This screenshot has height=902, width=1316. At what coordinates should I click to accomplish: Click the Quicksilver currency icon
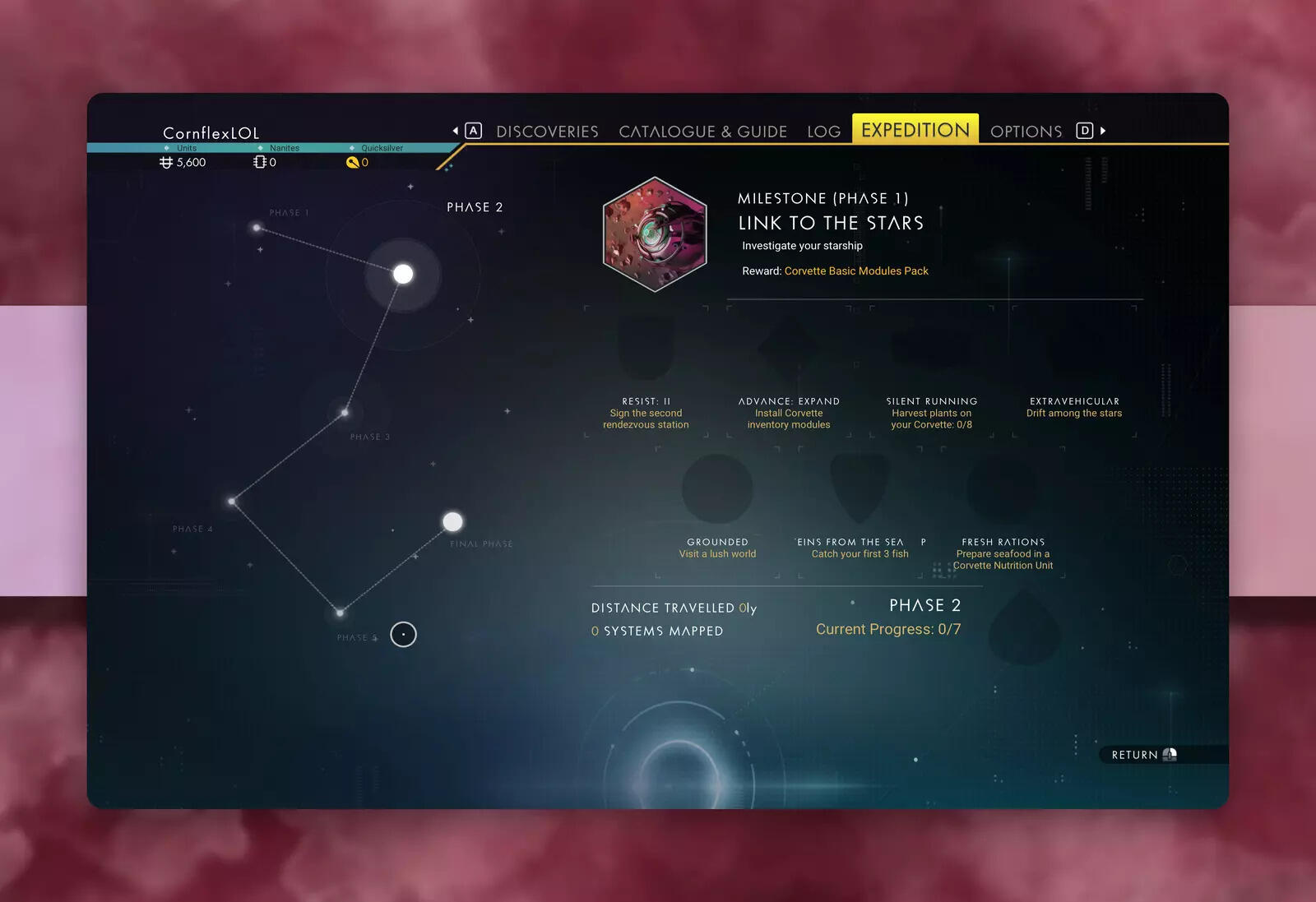pyautogui.click(x=352, y=162)
